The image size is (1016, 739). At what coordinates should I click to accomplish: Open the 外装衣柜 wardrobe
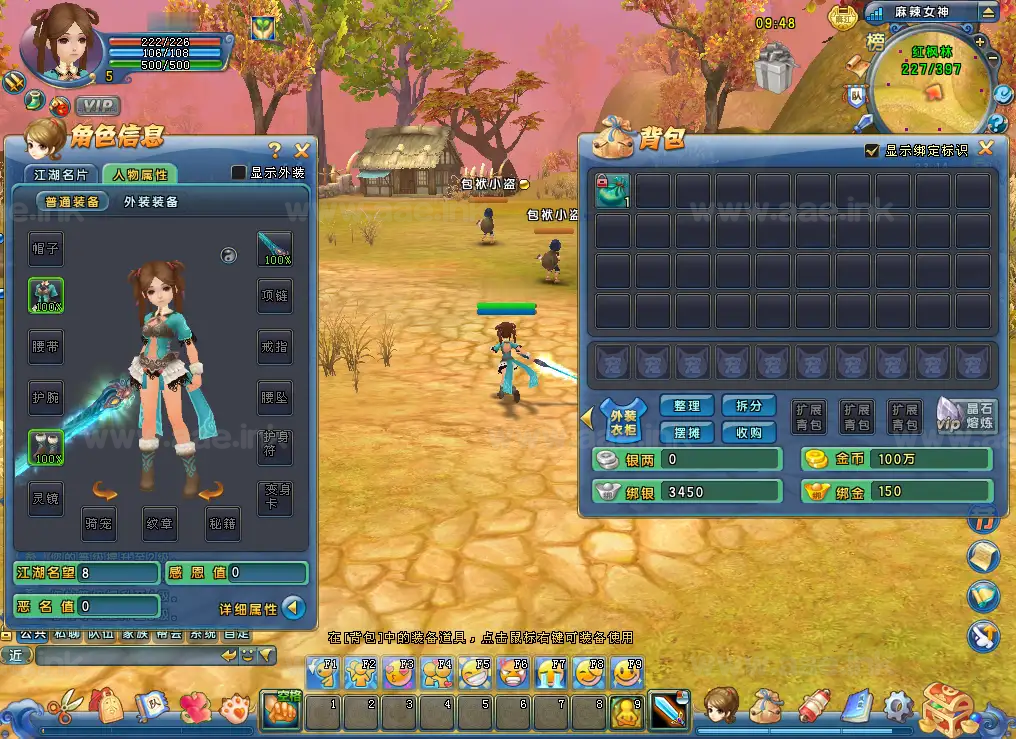point(622,419)
